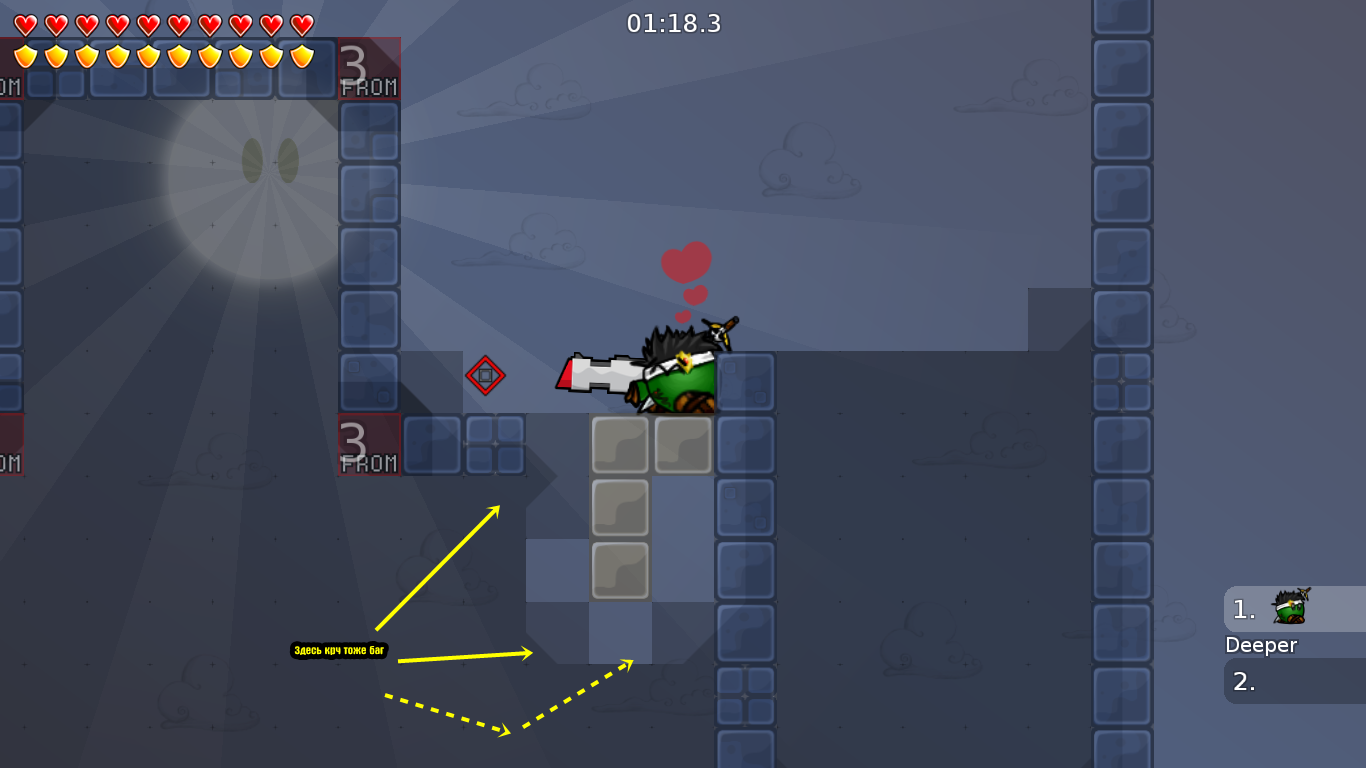This screenshot has width=1366, height=768.
Task: Select the red diamond checkpoint marker
Action: 486,377
